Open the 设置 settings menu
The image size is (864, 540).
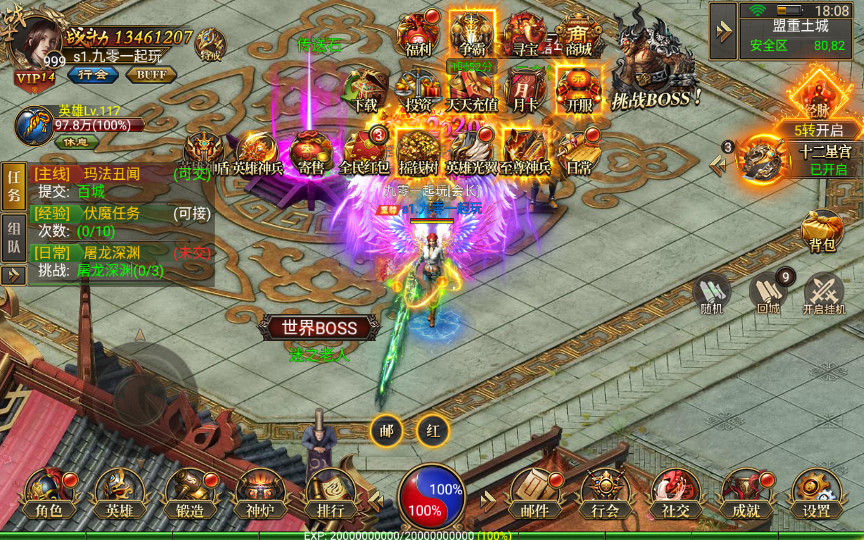(816, 494)
